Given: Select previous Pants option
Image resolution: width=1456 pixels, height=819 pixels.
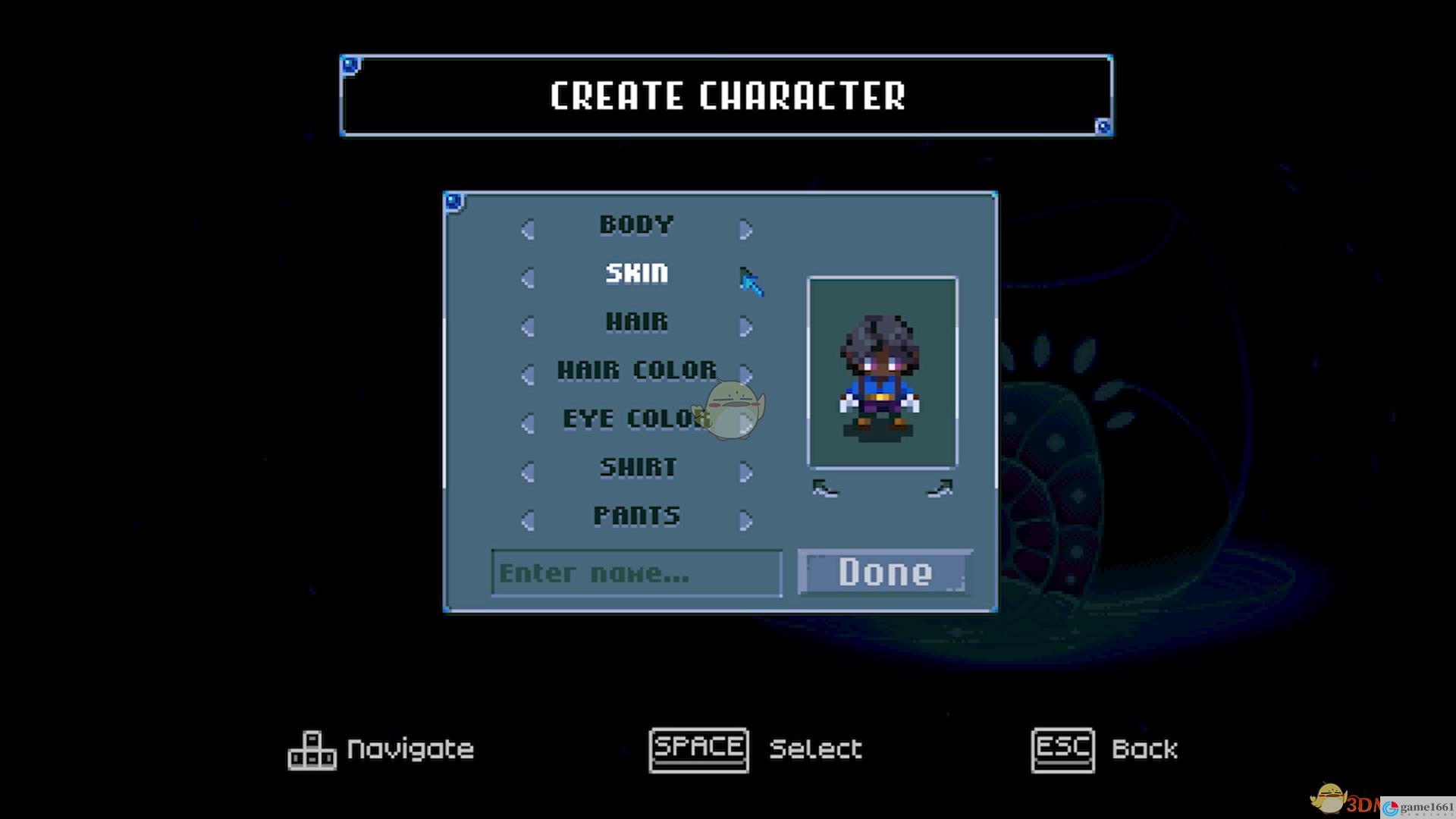Looking at the screenshot, I should [528, 520].
